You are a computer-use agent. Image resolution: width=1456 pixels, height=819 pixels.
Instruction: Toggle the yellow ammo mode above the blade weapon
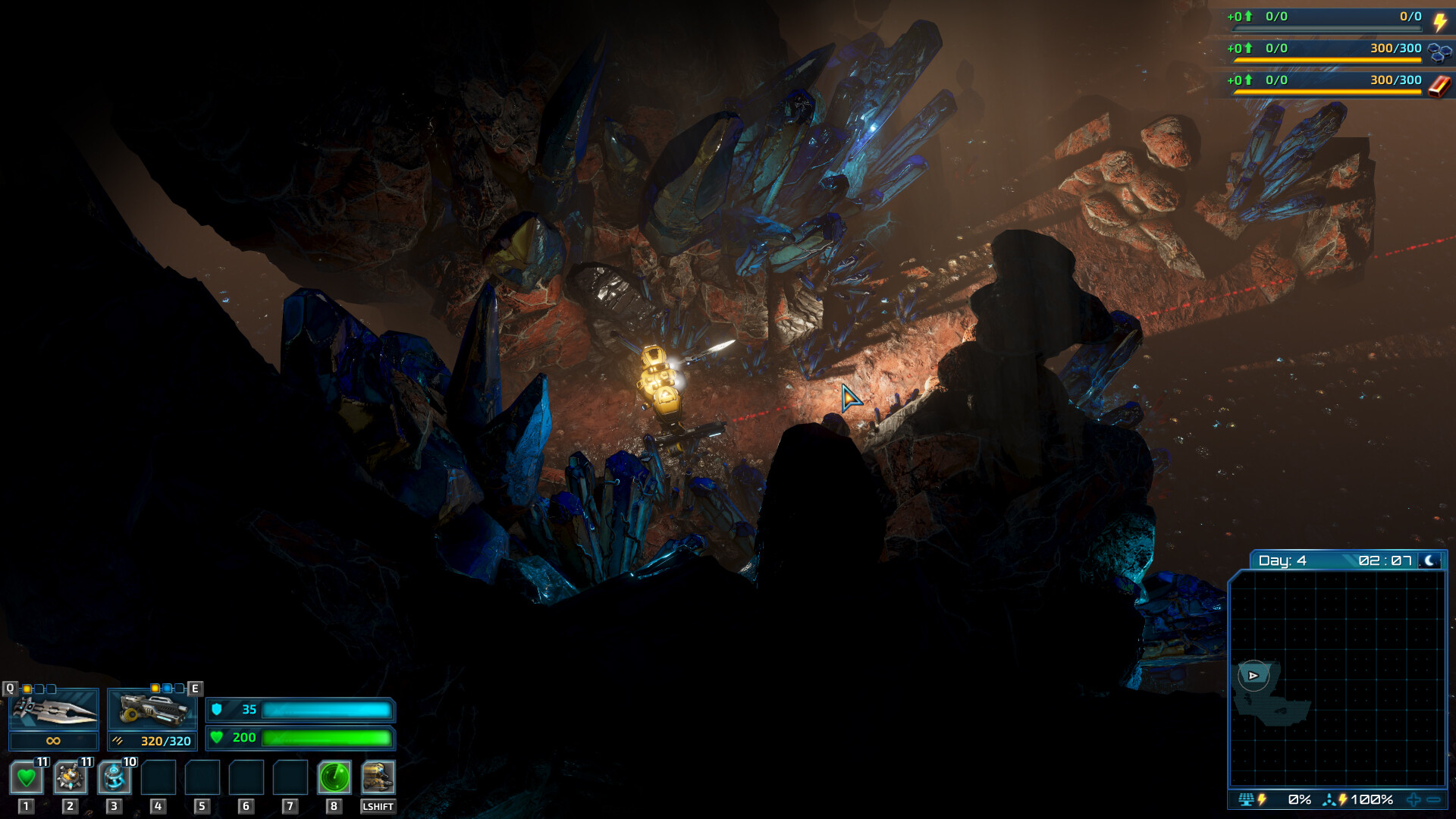tap(27, 688)
